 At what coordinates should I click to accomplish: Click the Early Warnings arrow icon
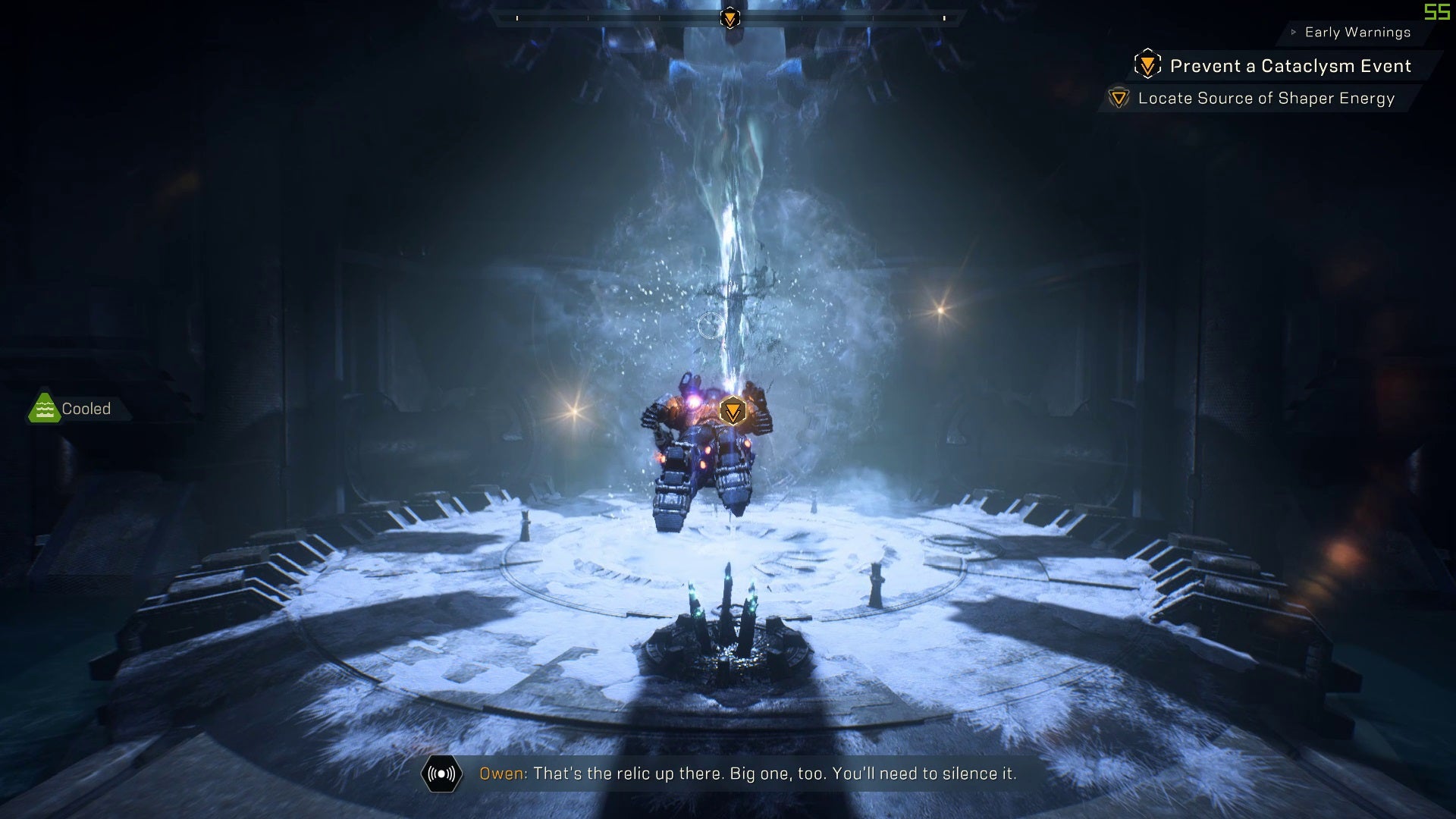pos(1292,32)
